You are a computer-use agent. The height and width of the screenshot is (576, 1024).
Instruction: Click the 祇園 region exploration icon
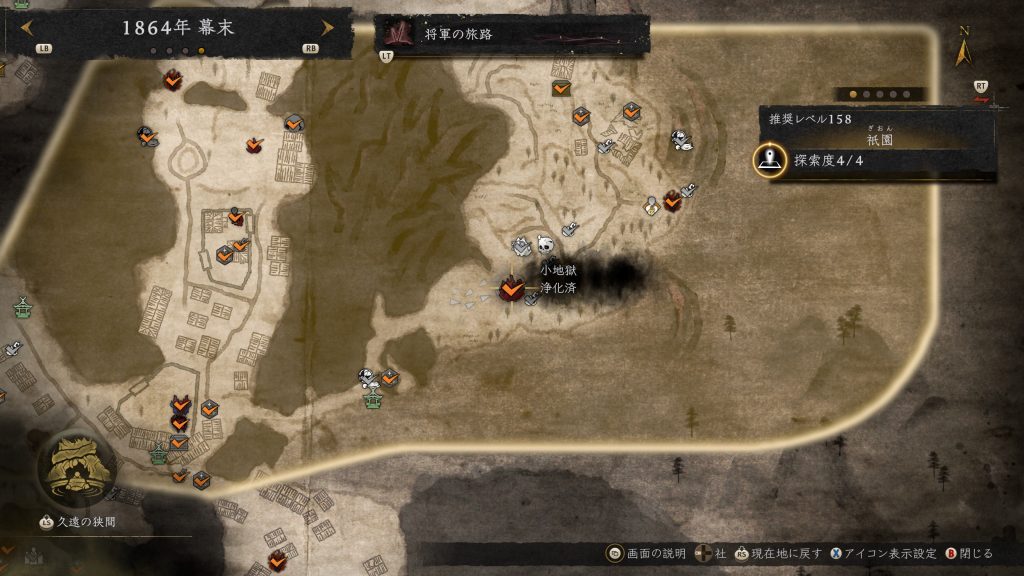[769, 160]
